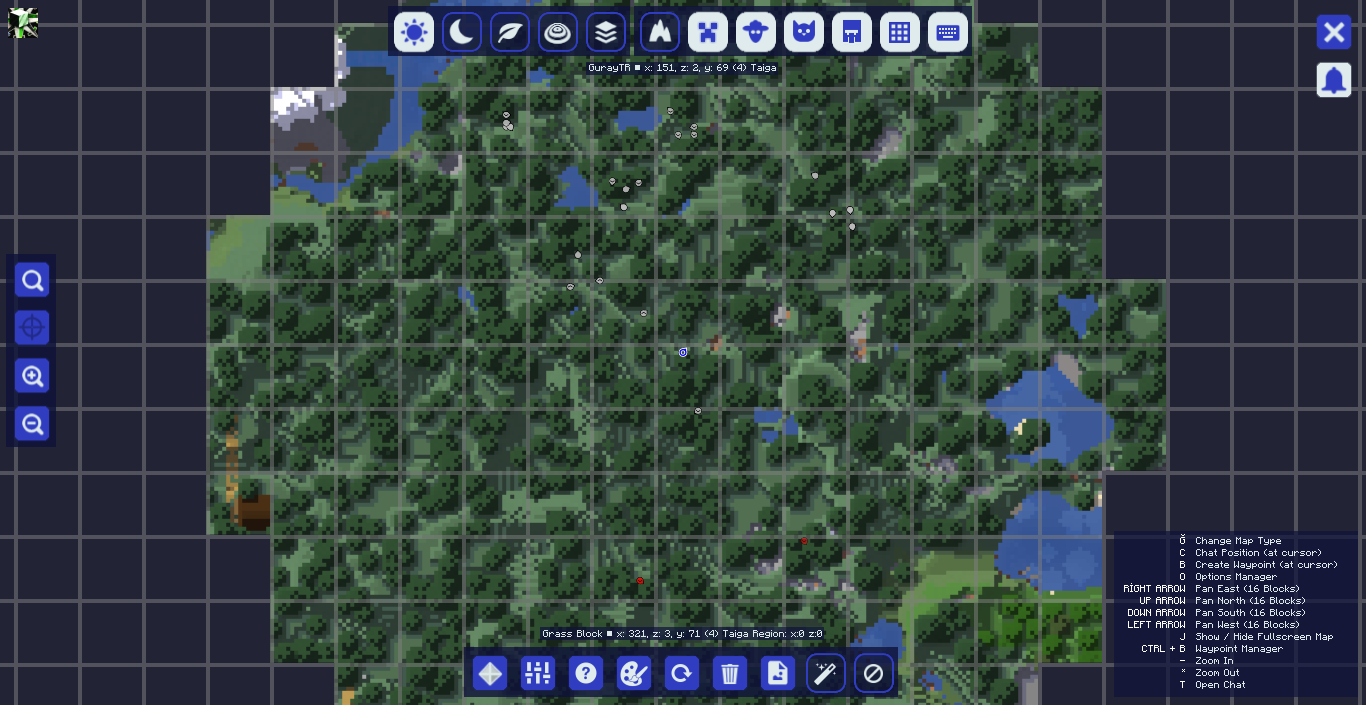The height and width of the screenshot is (705, 1366).
Task: Toggle the chunk grid overlay button
Action: tap(899, 32)
